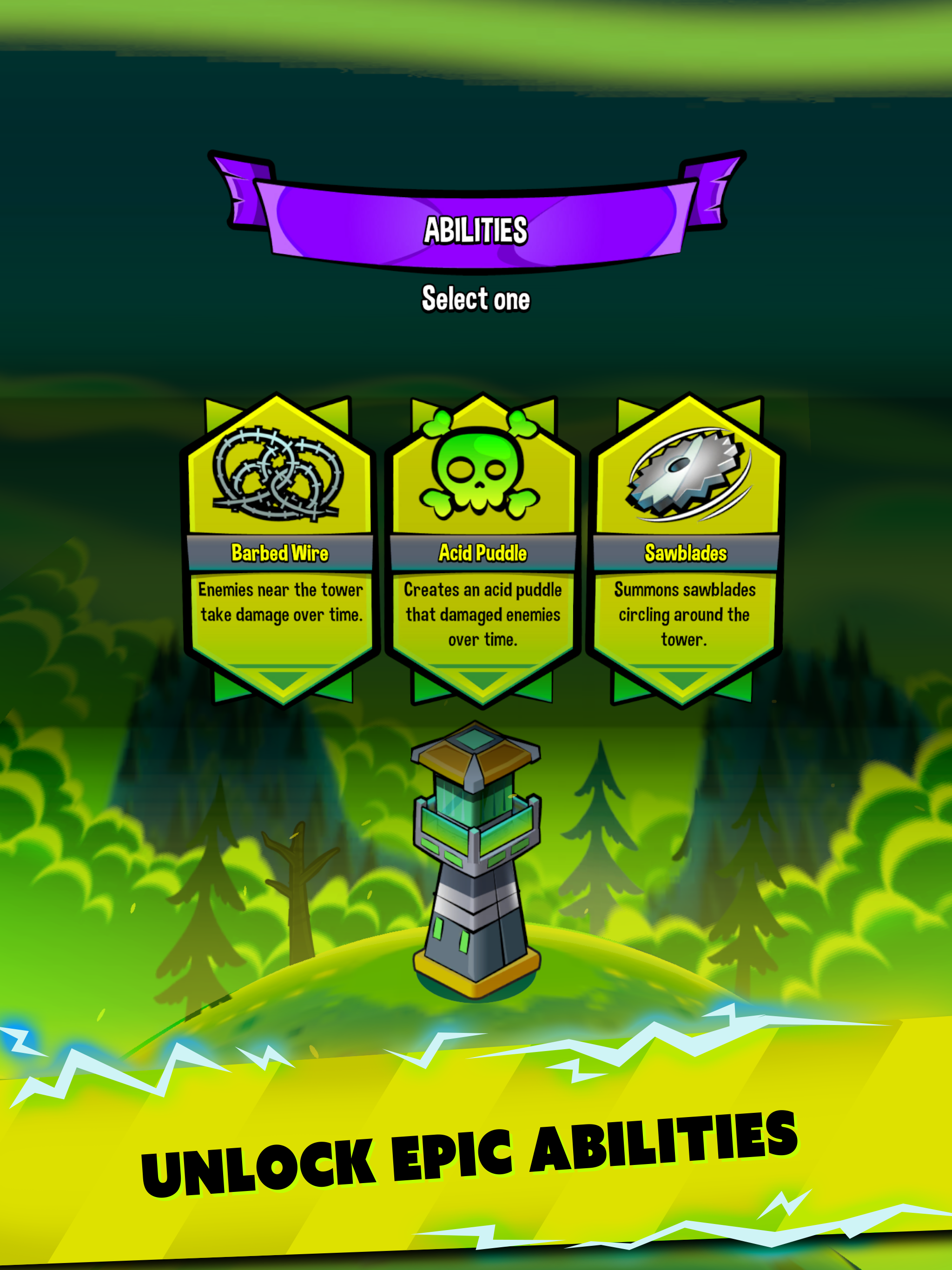The width and height of the screenshot is (952, 1270).
Task: Click the purple ABILITIES banner
Action: pyautogui.click(x=476, y=229)
